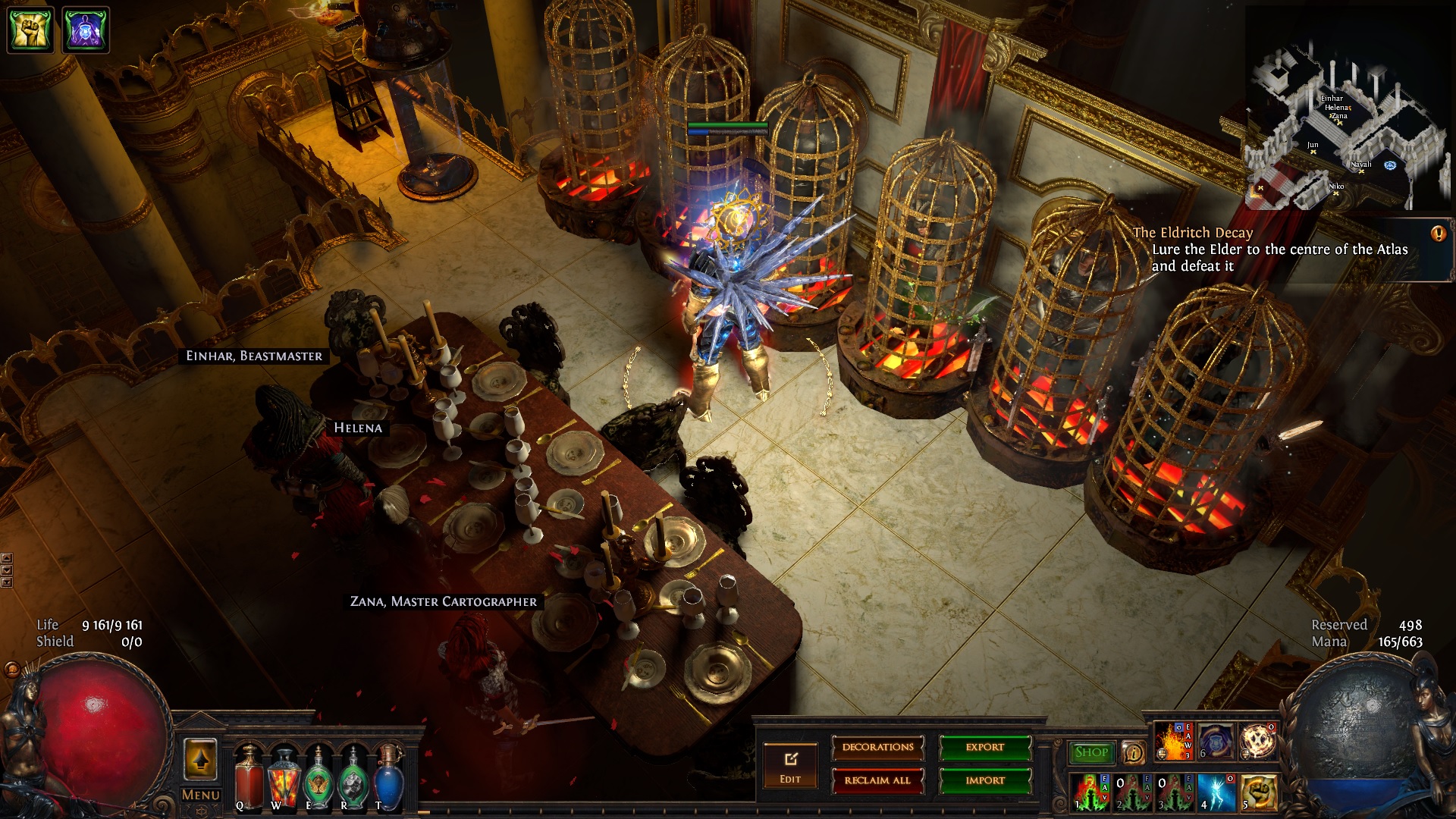1456x819 pixels.
Task: Click the Reclaim All button
Action: pos(877,780)
